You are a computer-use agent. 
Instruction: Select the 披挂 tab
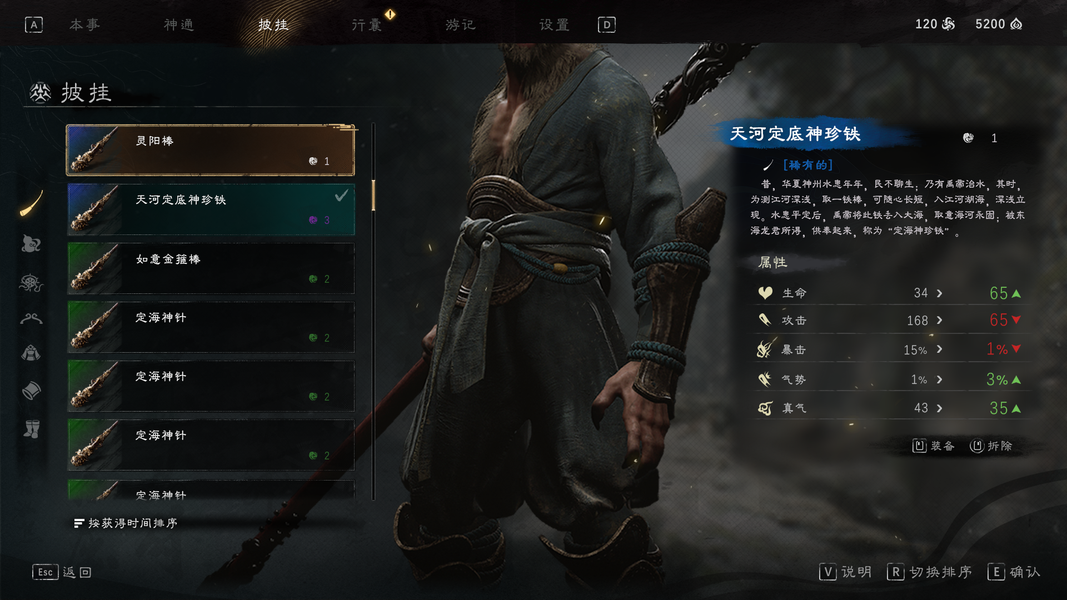coord(273,25)
